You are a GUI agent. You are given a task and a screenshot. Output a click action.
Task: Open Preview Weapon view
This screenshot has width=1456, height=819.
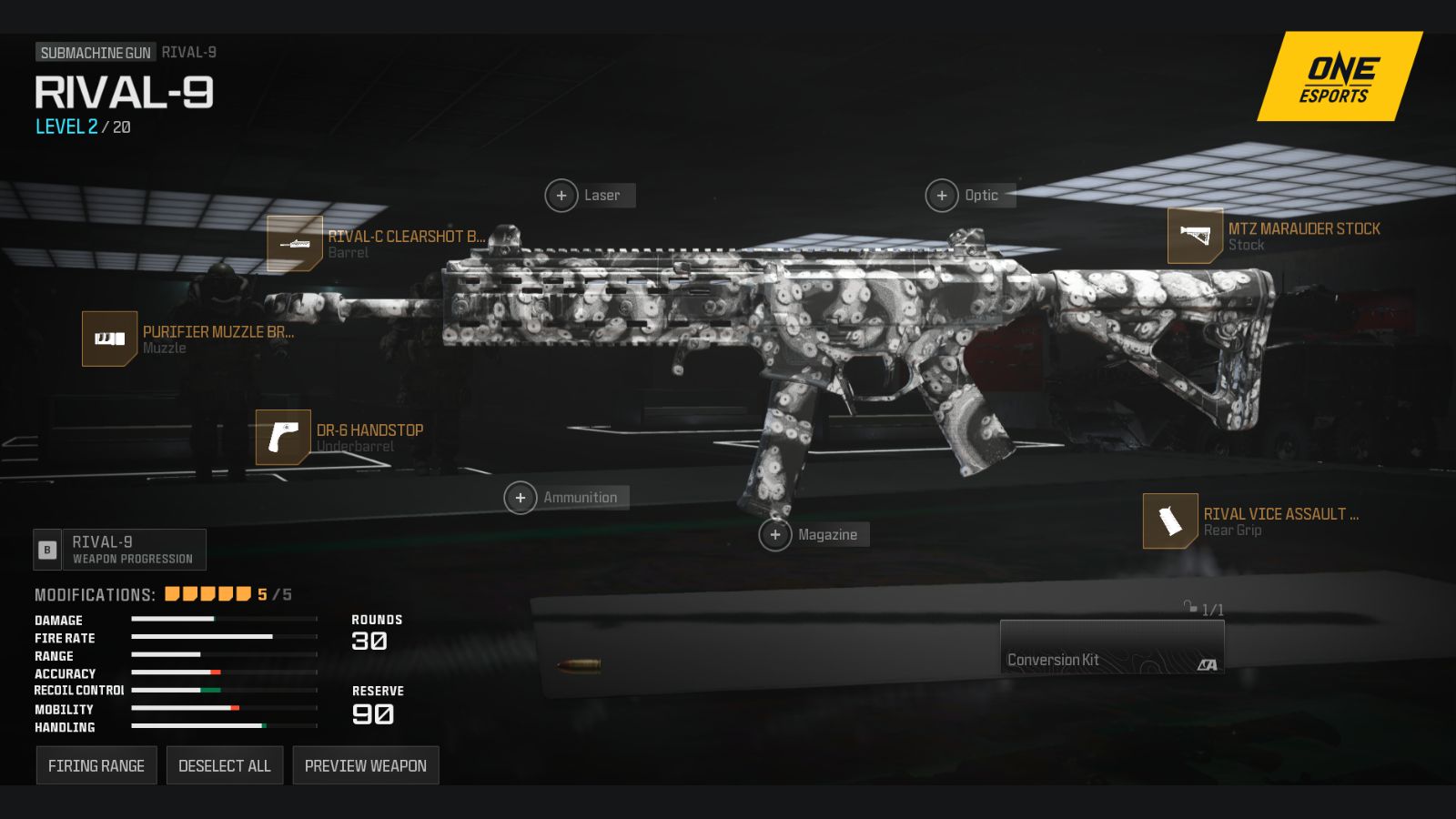pyautogui.click(x=366, y=765)
